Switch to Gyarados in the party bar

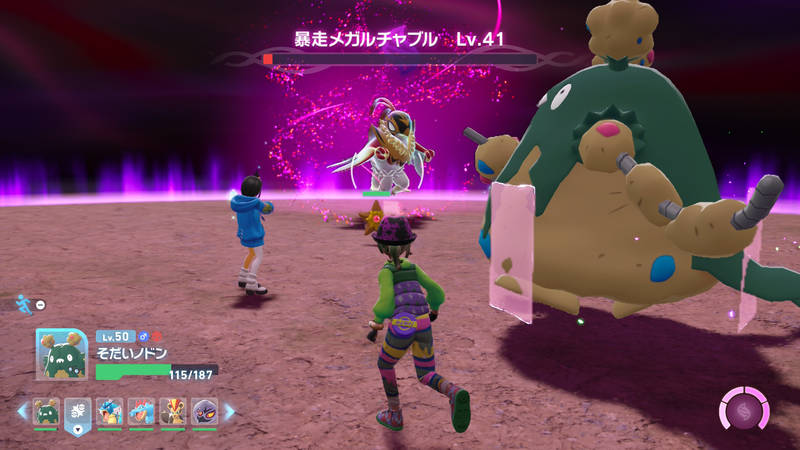click(110, 411)
